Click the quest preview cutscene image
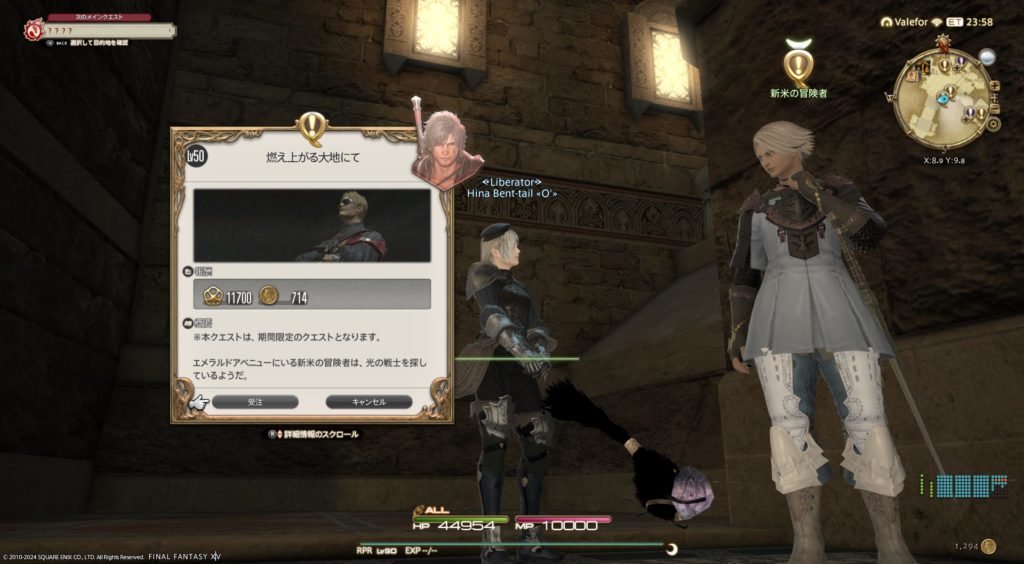This screenshot has width=1024, height=564. [x=312, y=225]
